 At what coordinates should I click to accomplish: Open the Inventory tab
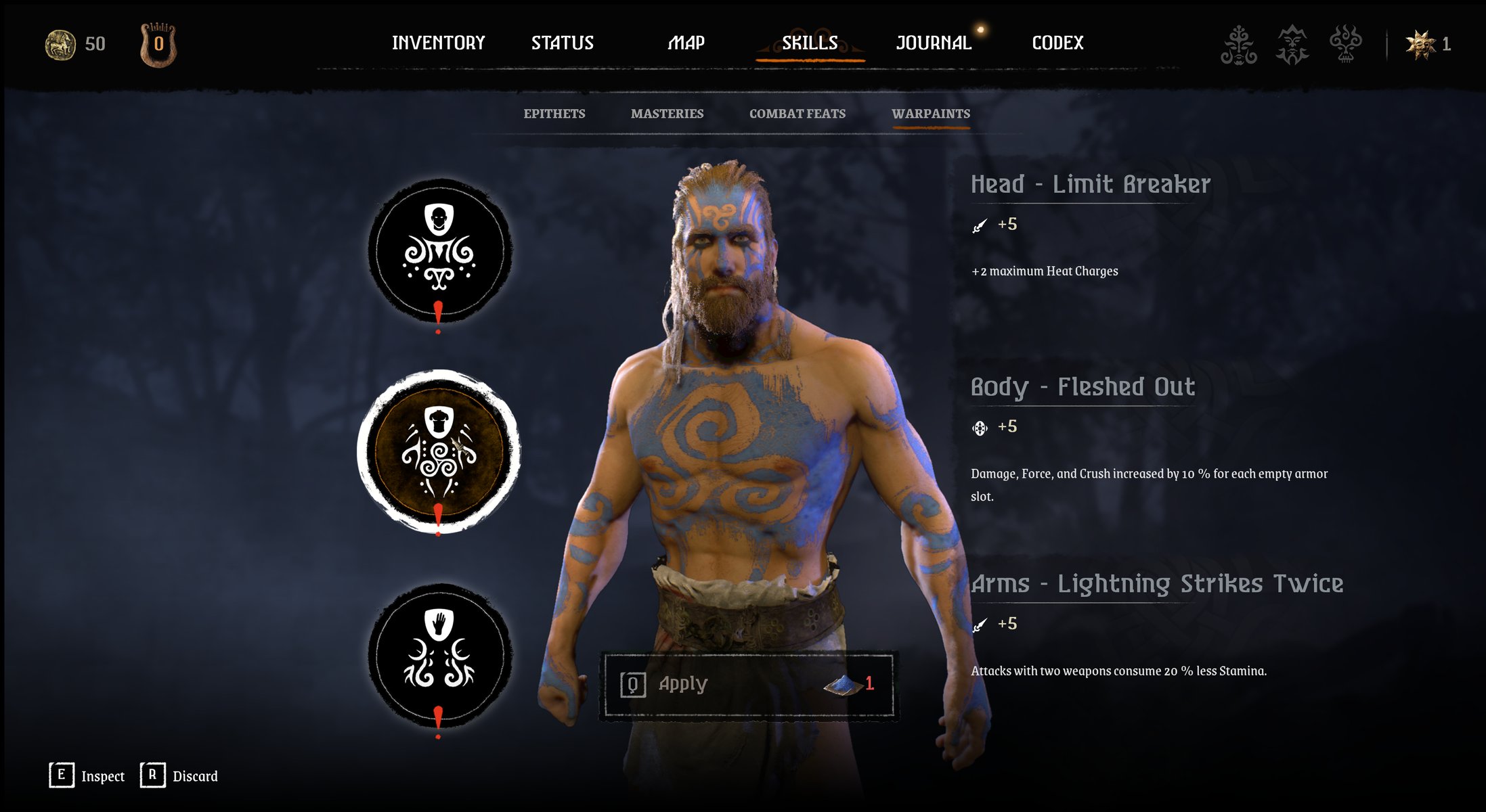pyautogui.click(x=438, y=43)
